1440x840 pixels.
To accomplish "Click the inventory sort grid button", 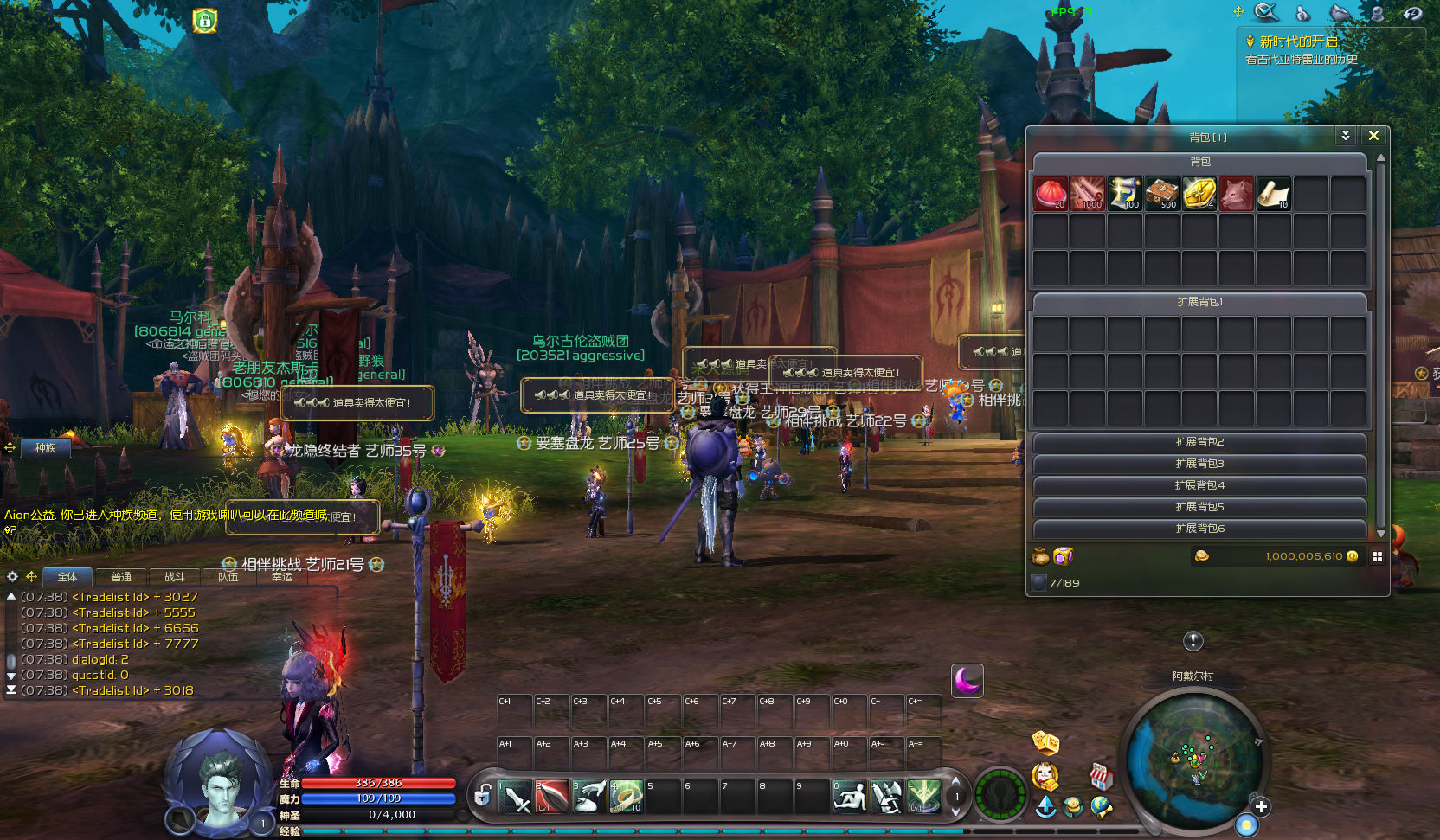I will pos(1377,556).
